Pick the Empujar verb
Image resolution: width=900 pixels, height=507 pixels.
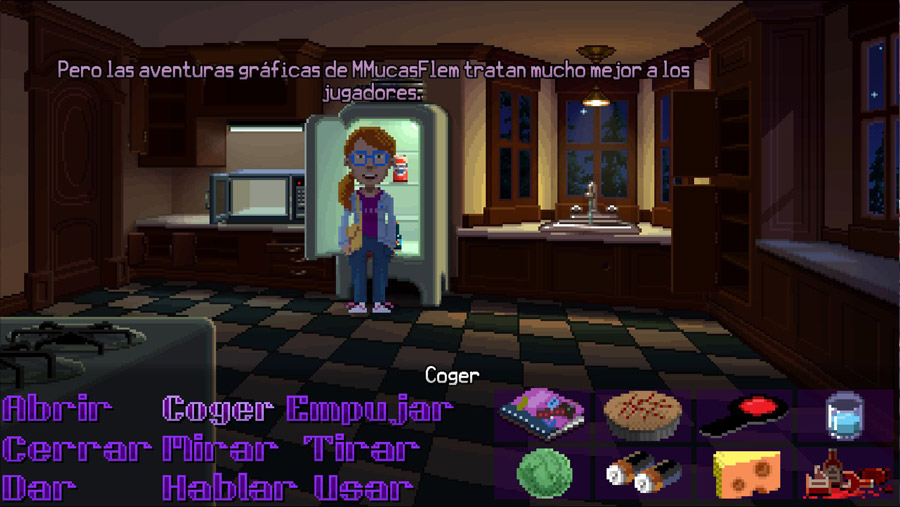370,409
